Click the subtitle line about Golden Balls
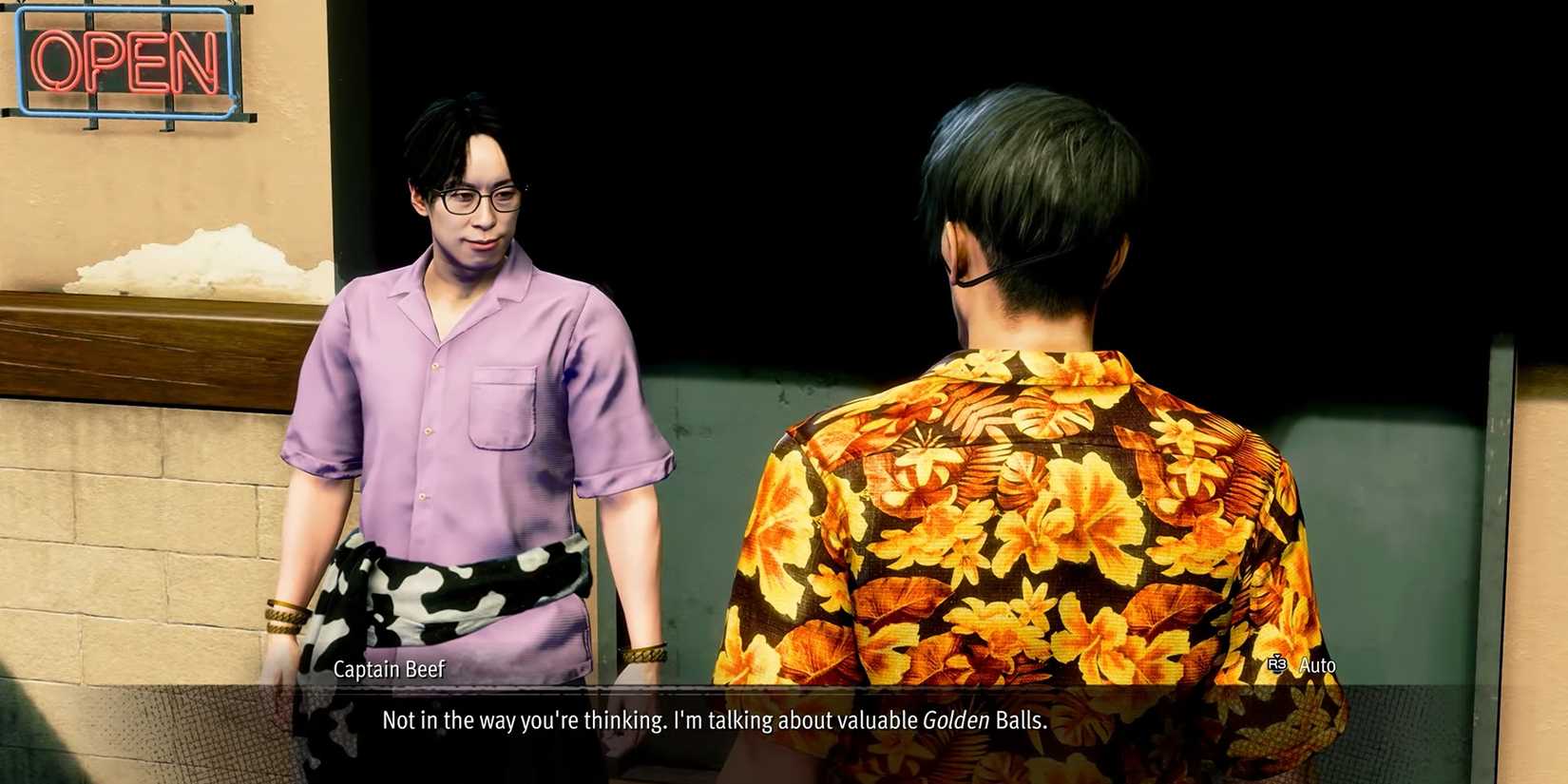The width and height of the screenshot is (1568, 784). (x=713, y=720)
